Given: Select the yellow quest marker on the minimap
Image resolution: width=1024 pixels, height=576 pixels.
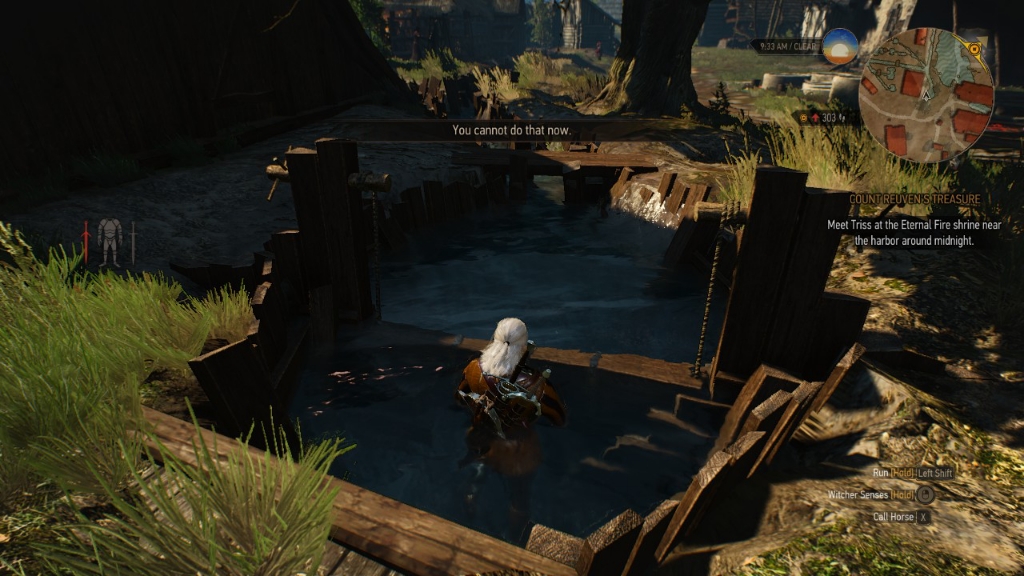Looking at the screenshot, I should point(974,47).
